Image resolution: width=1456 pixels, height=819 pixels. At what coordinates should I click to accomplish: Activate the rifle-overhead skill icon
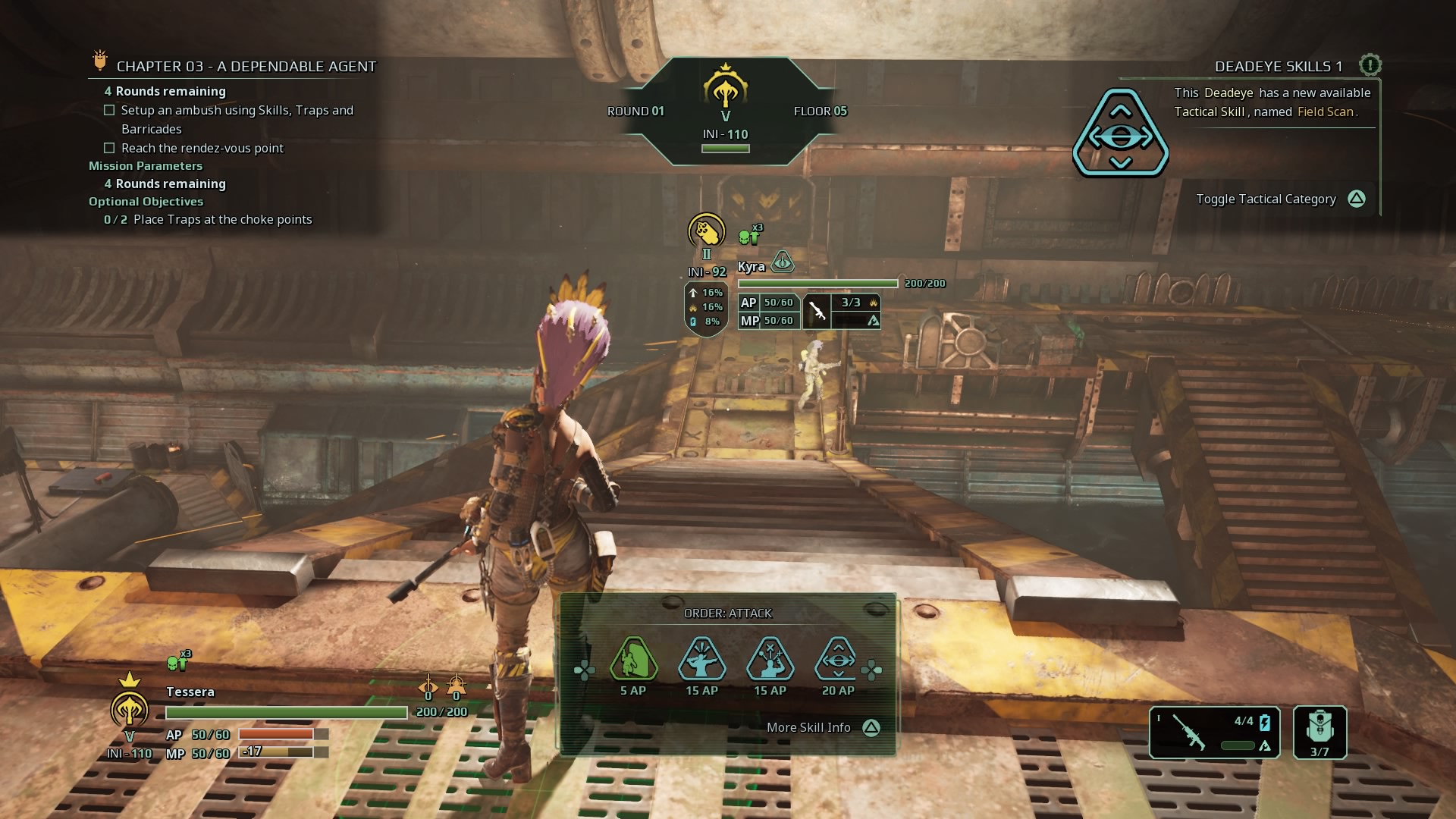(x=701, y=660)
